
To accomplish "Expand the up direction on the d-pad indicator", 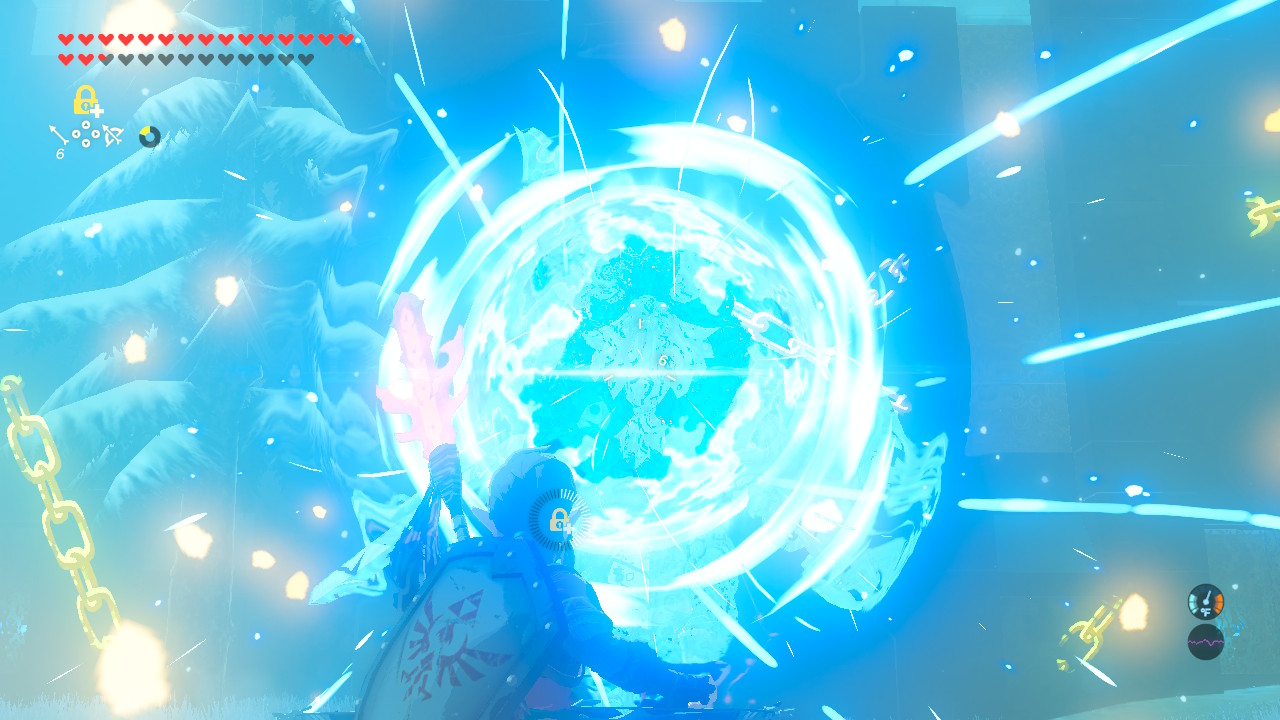I will (x=86, y=124).
